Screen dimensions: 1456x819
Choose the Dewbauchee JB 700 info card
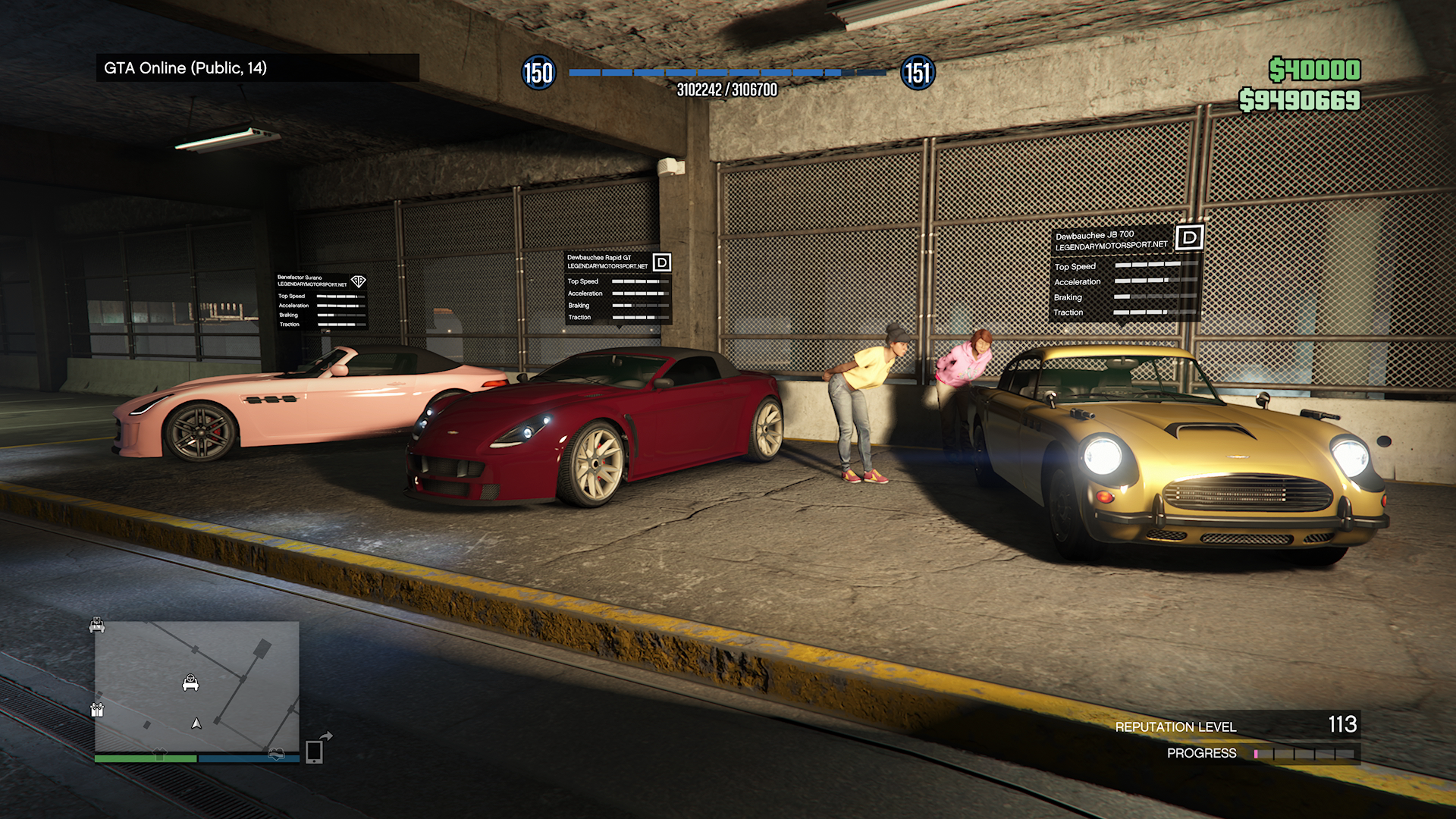coord(1125,273)
